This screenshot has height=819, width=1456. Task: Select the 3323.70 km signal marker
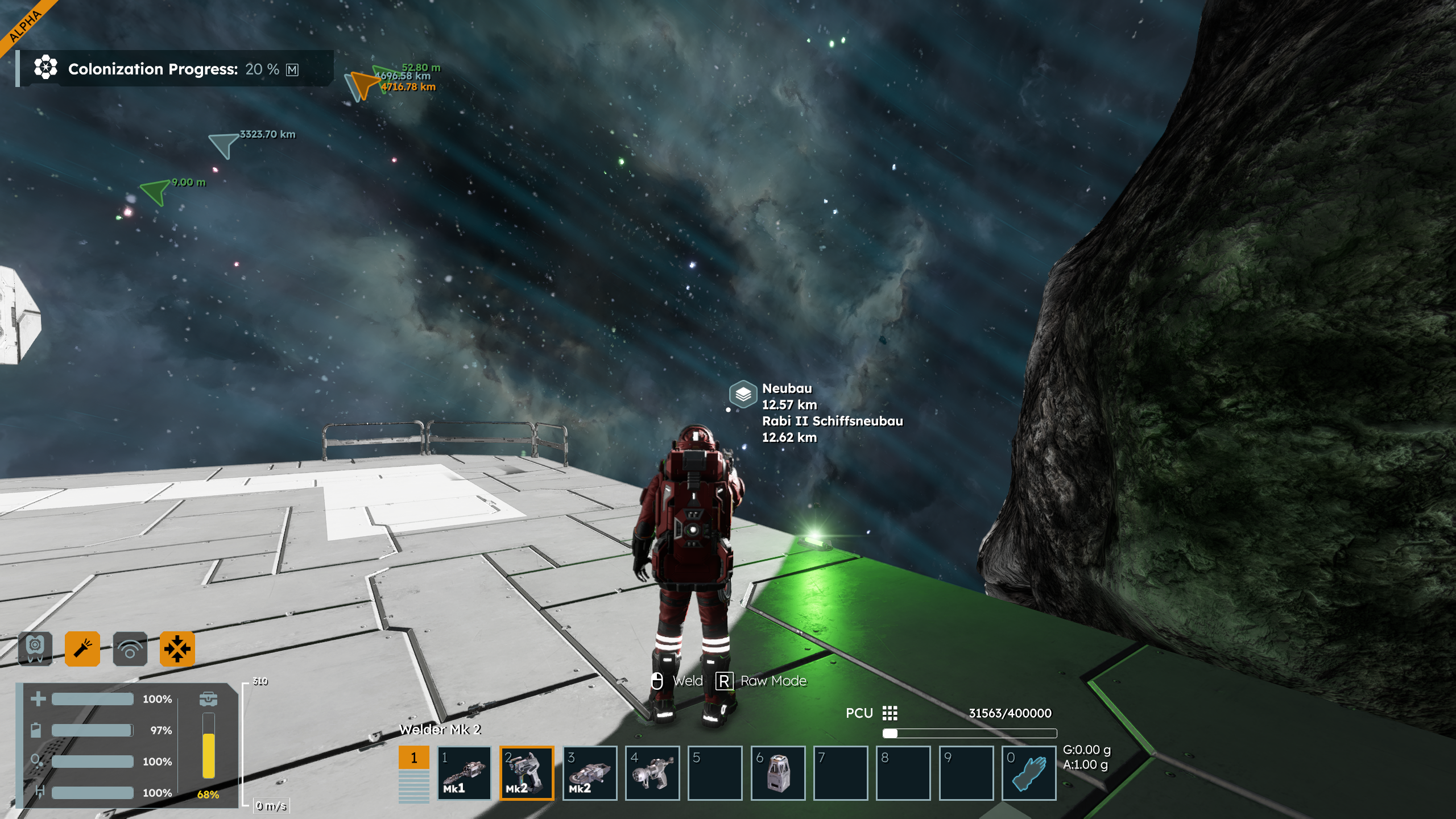pyautogui.click(x=223, y=144)
